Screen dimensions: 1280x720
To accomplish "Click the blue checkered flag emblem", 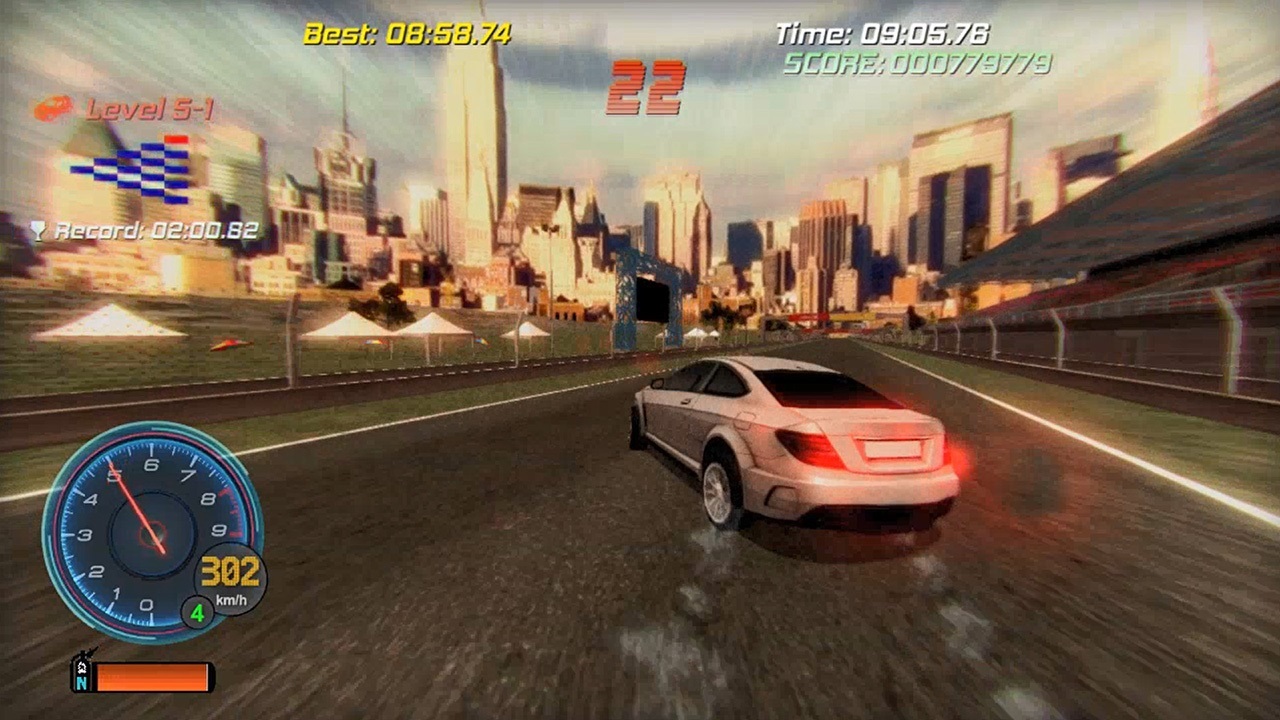I will [x=130, y=168].
